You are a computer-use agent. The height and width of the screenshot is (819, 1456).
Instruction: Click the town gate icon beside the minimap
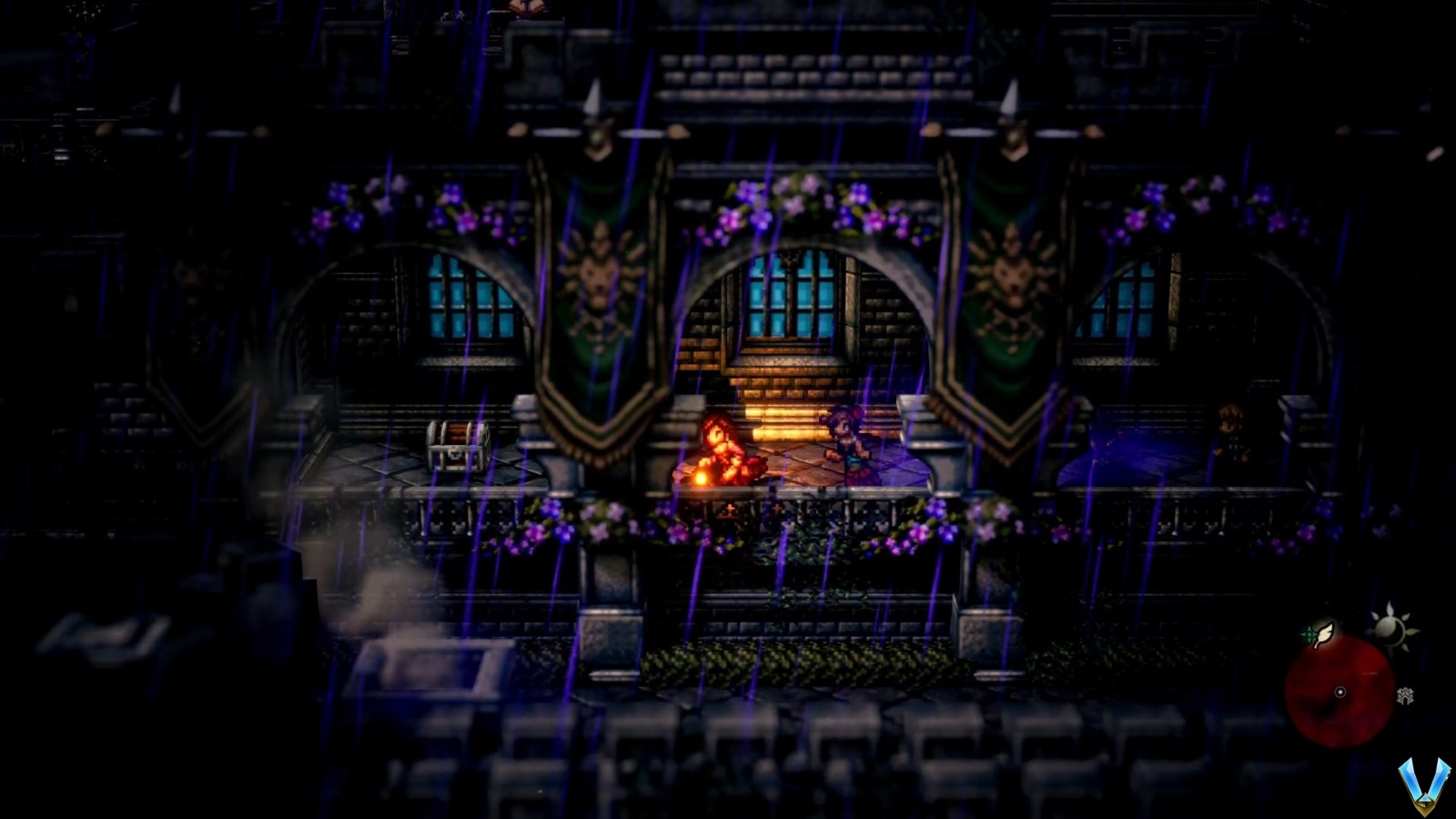click(x=1405, y=695)
